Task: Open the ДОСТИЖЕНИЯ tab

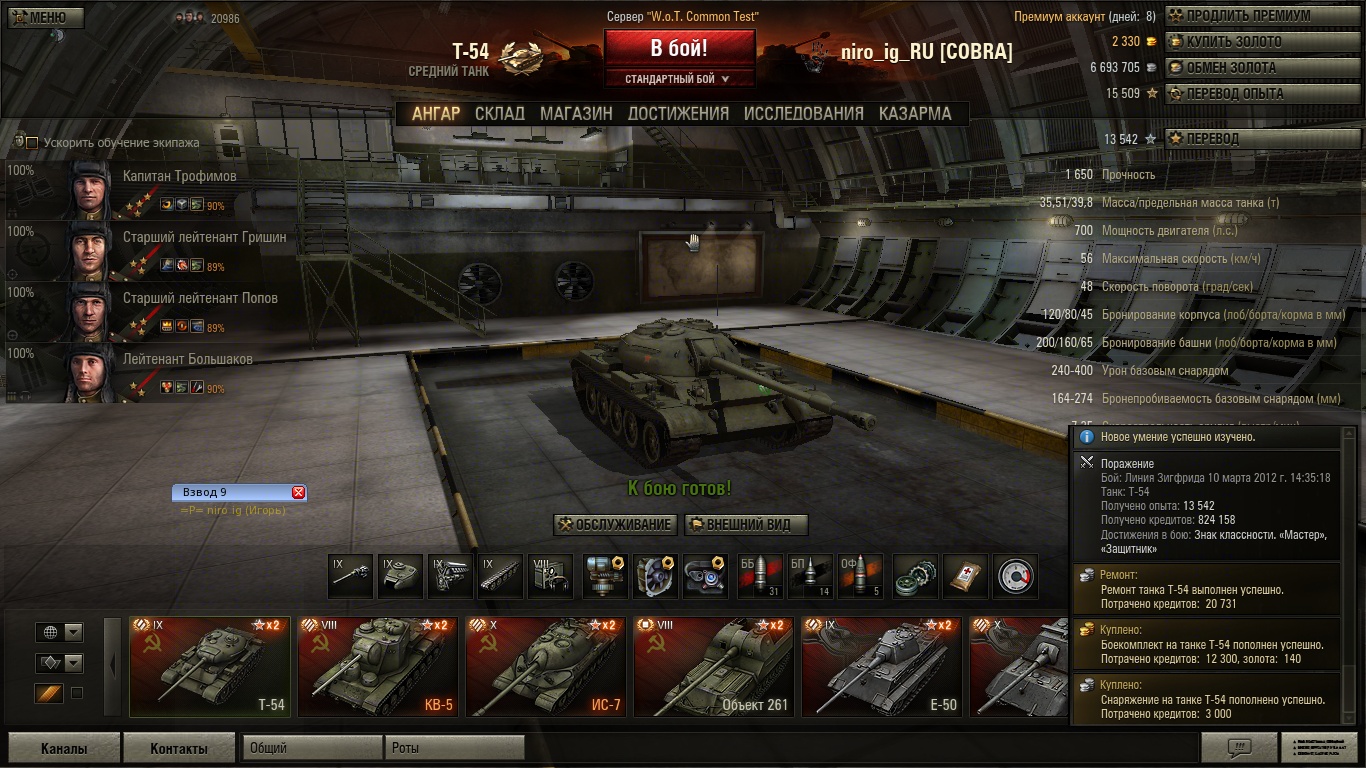Action: click(x=678, y=113)
